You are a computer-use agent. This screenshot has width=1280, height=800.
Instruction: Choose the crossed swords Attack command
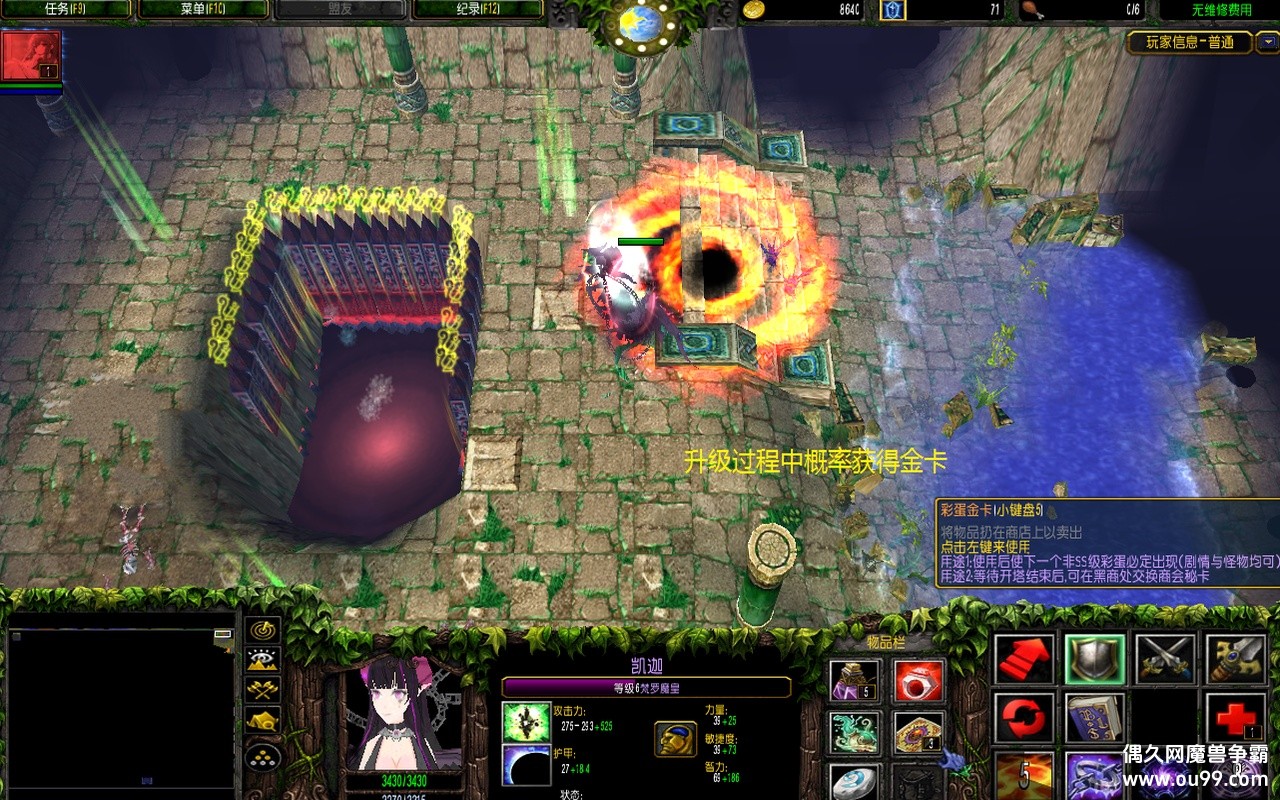[x=1165, y=659]
